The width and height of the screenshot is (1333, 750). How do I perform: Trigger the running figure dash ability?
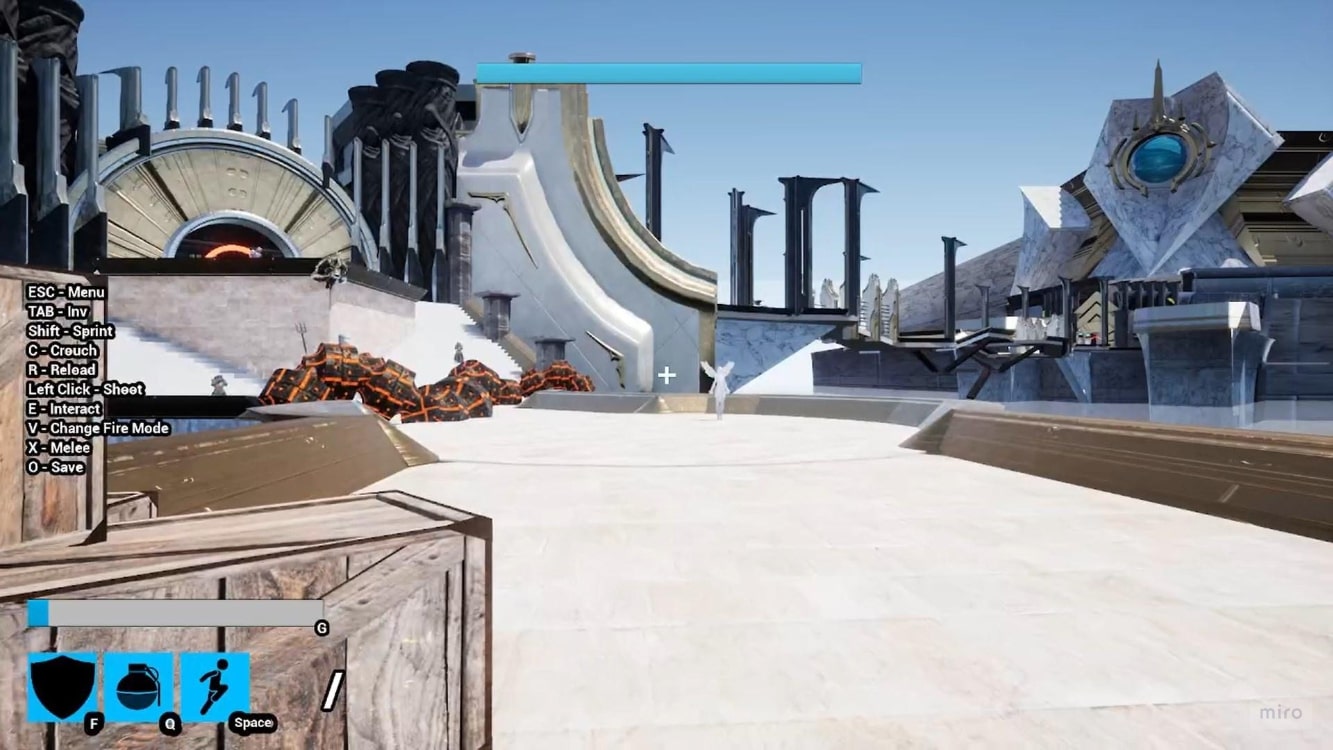point(215,687)
